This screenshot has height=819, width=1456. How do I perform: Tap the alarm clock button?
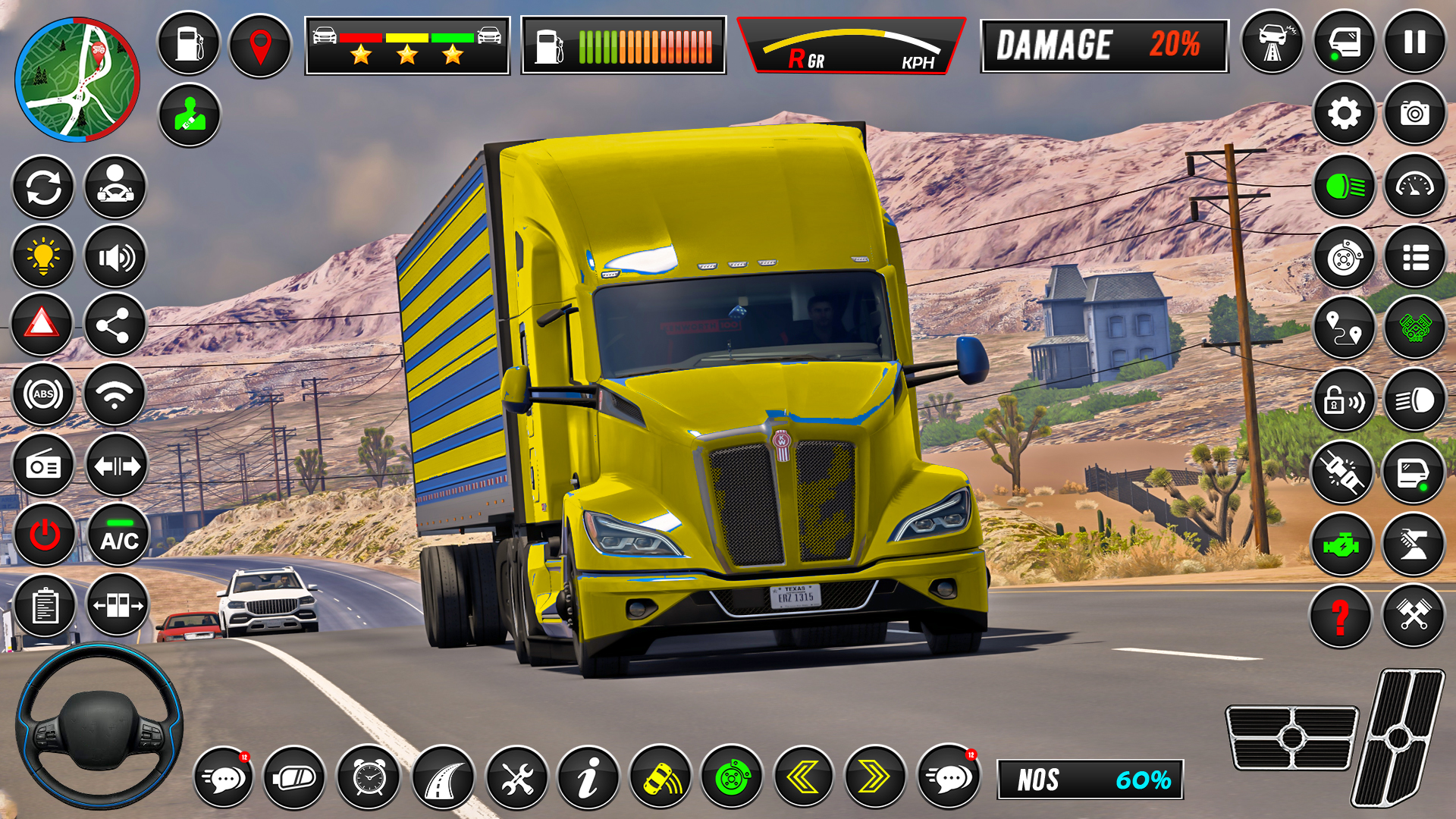[369, 777]
